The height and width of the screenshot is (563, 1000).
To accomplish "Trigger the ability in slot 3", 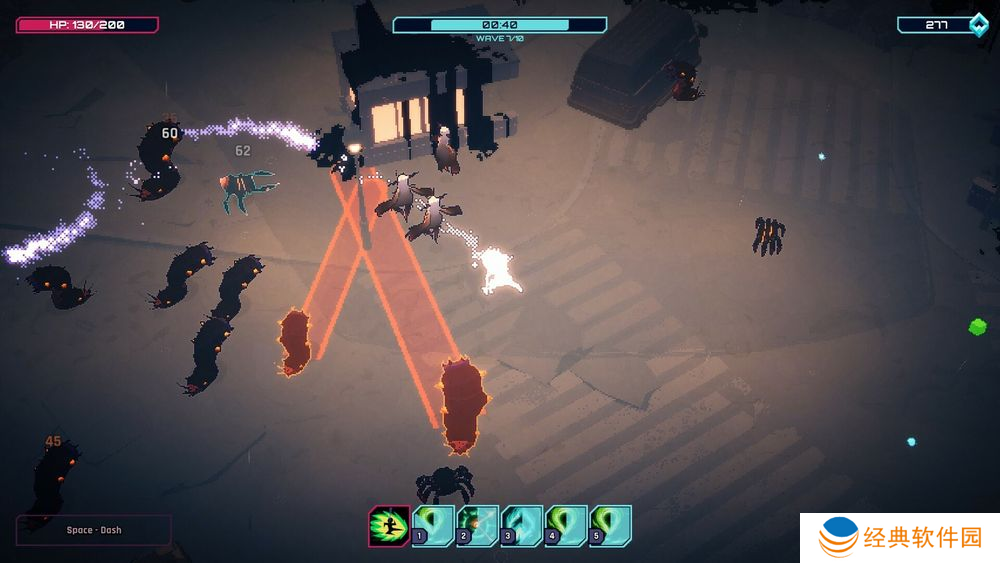I will click(521, 526).
